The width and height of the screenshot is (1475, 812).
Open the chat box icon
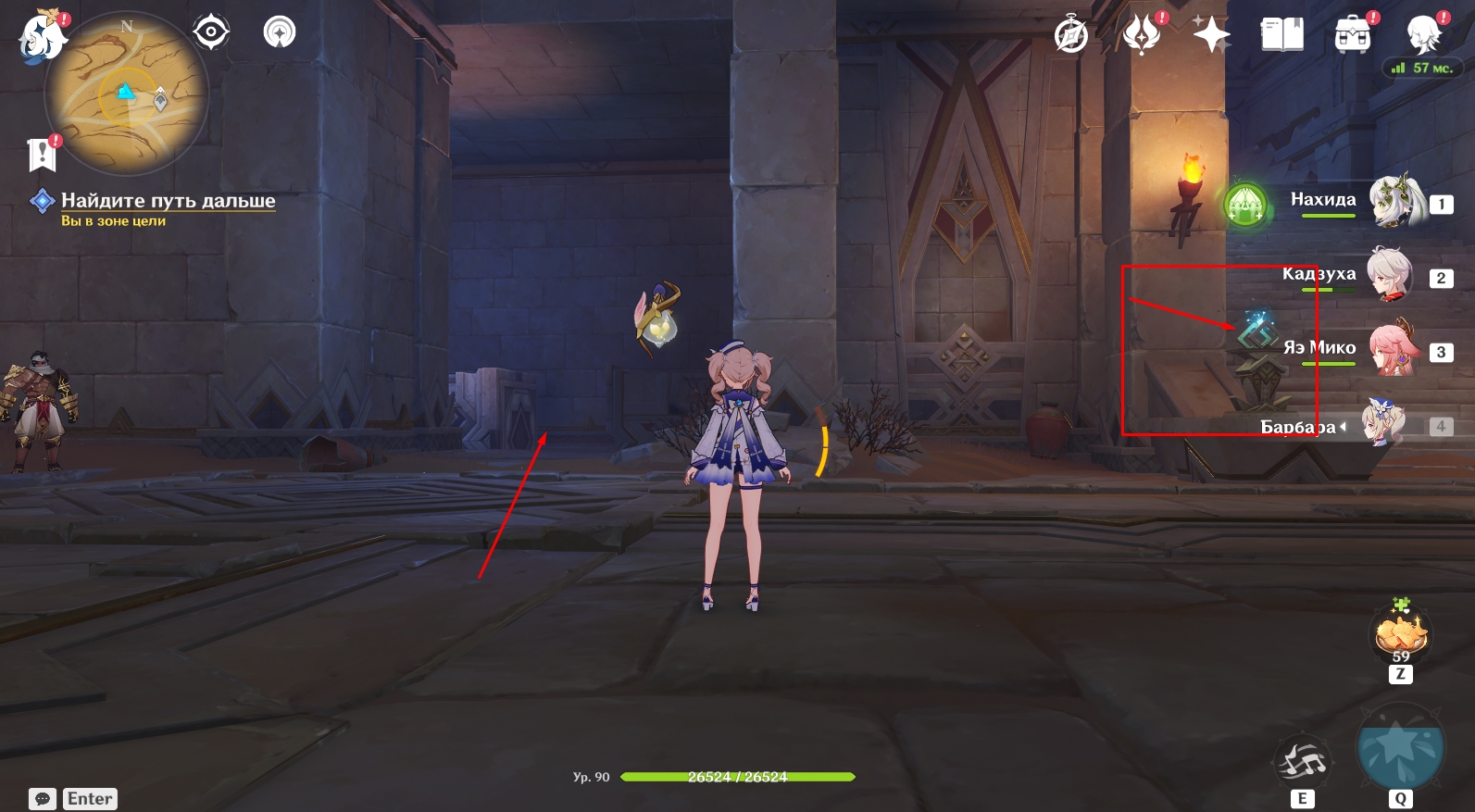pos(43,799)
